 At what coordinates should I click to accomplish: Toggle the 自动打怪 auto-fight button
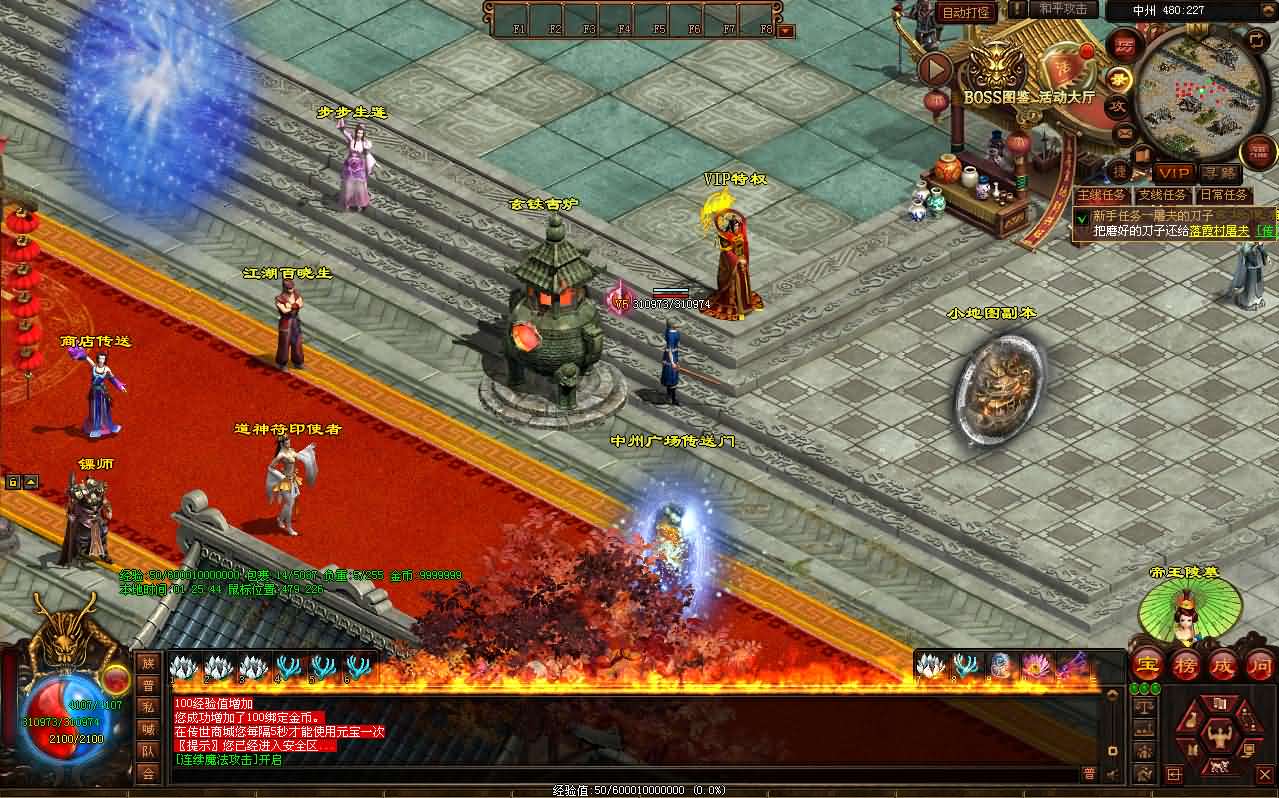point(966,12)
